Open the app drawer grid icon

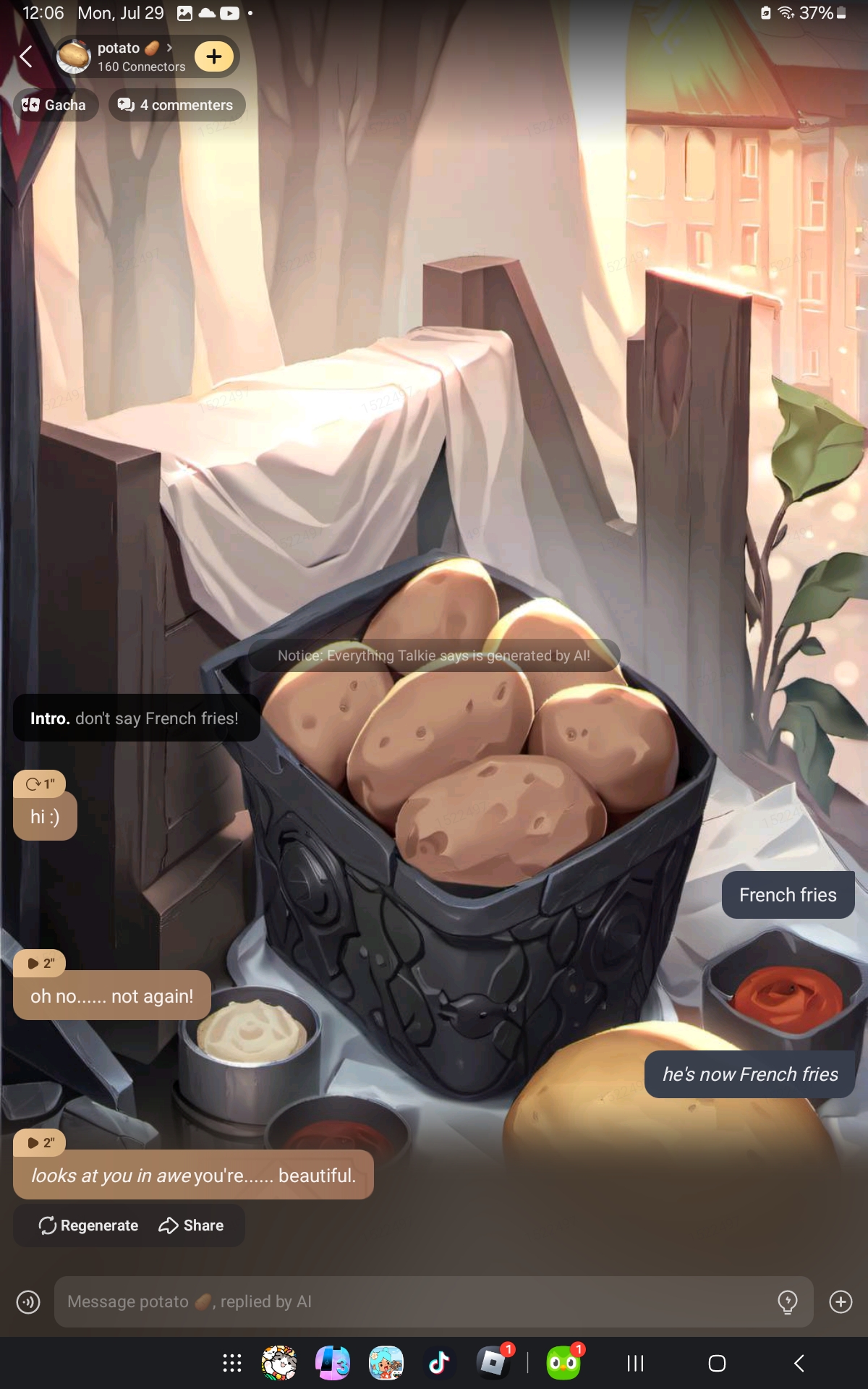(x=232, y=1364)
